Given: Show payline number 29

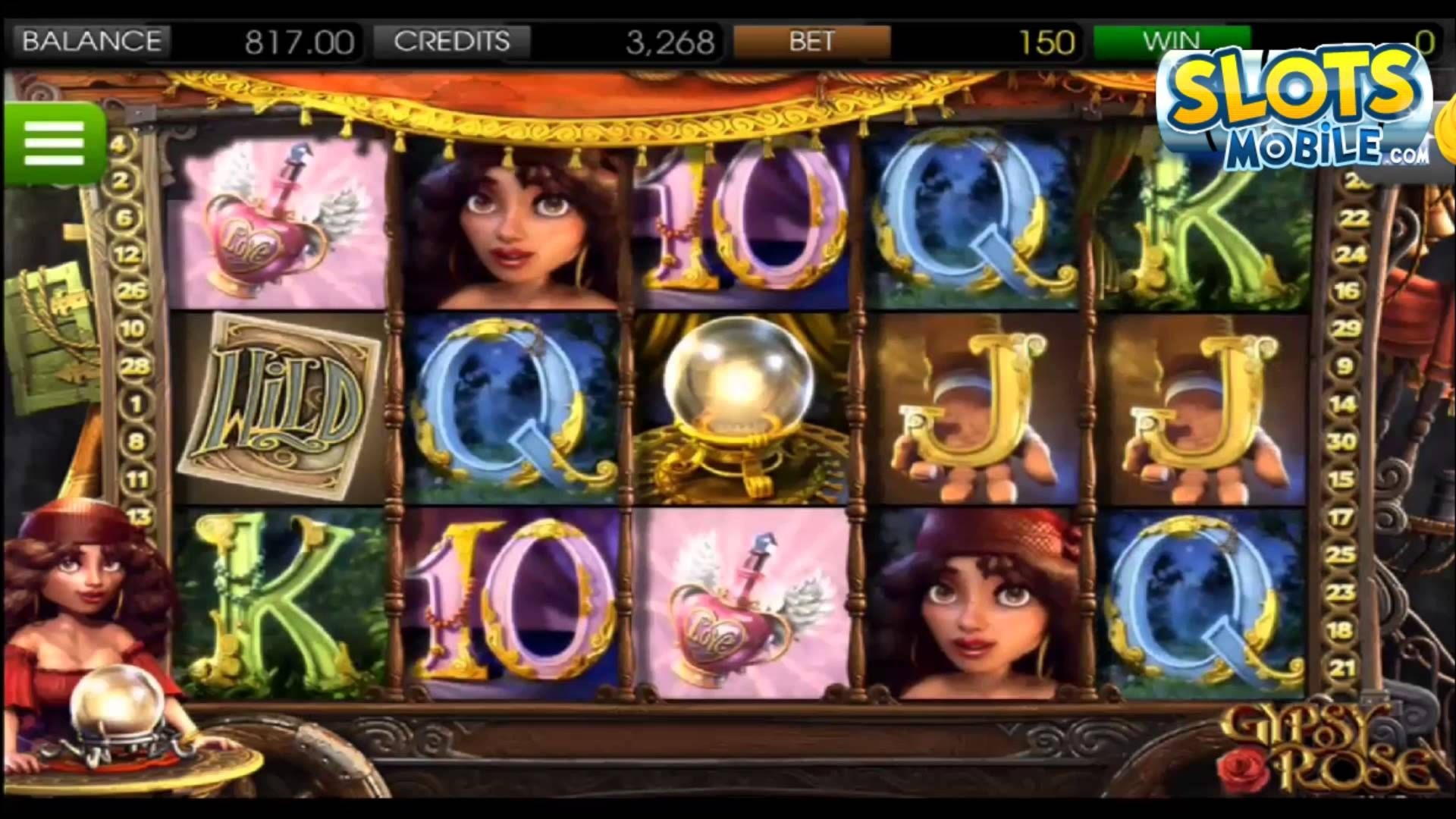Looking at the screenshot, I should (1347, 328).
